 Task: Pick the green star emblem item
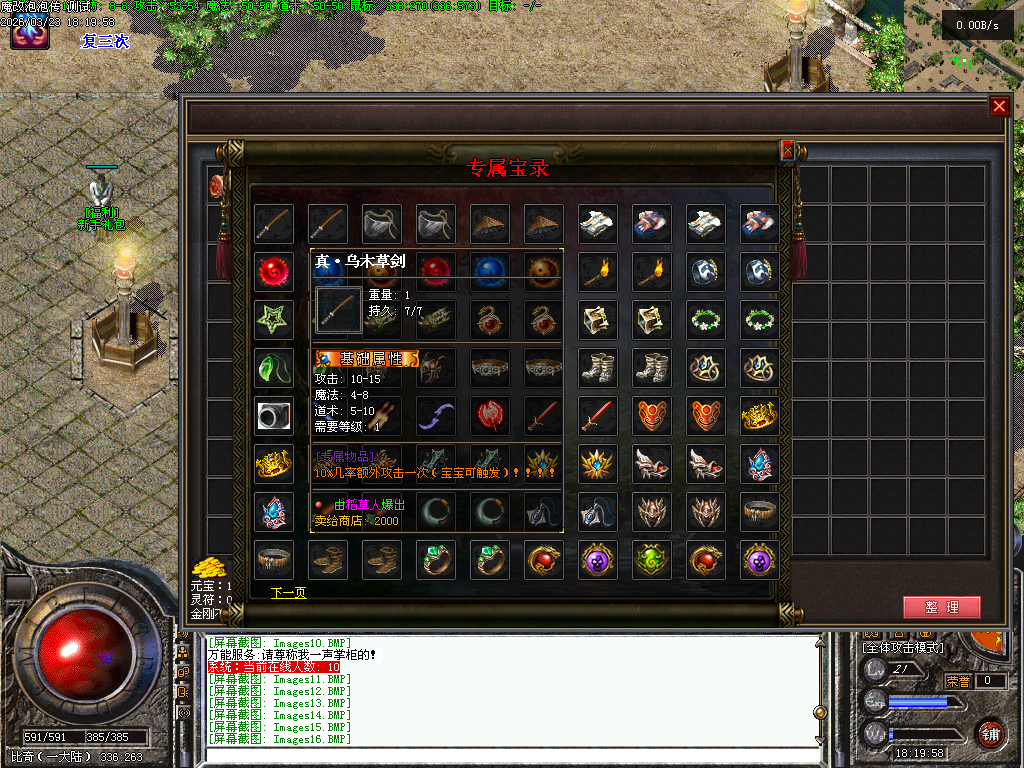click(273, 319)
